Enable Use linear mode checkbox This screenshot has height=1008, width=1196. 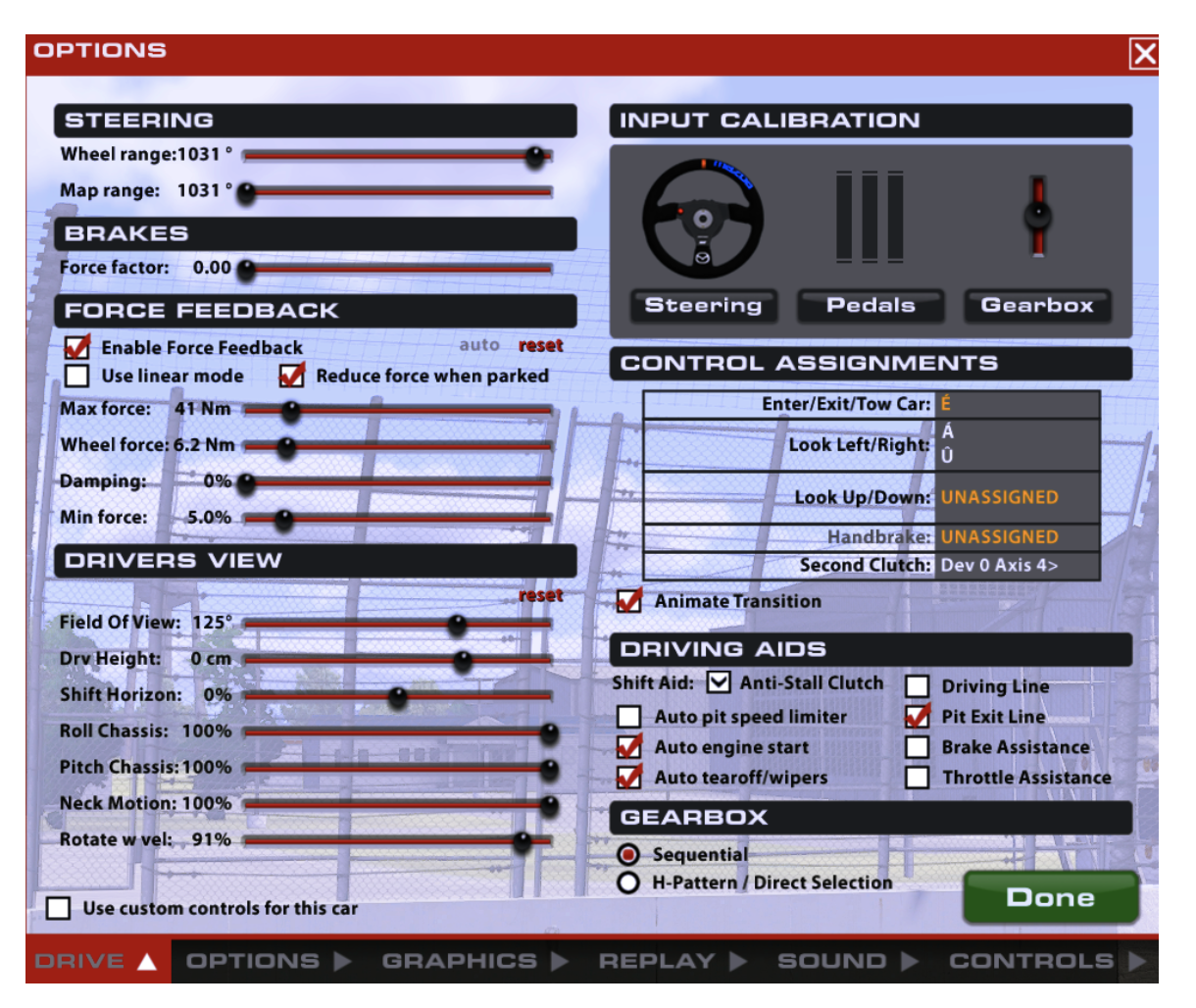point(76,376)
